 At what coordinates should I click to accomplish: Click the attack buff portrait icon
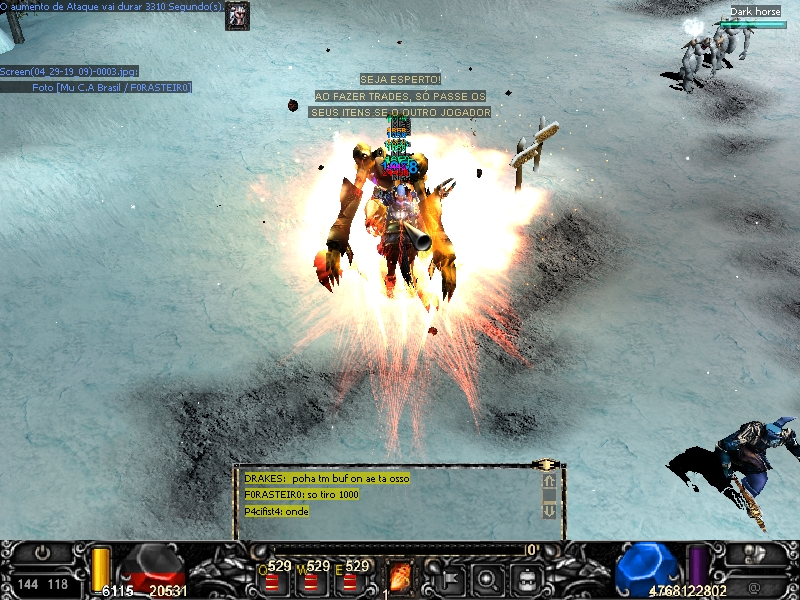(x=237, y=16)
